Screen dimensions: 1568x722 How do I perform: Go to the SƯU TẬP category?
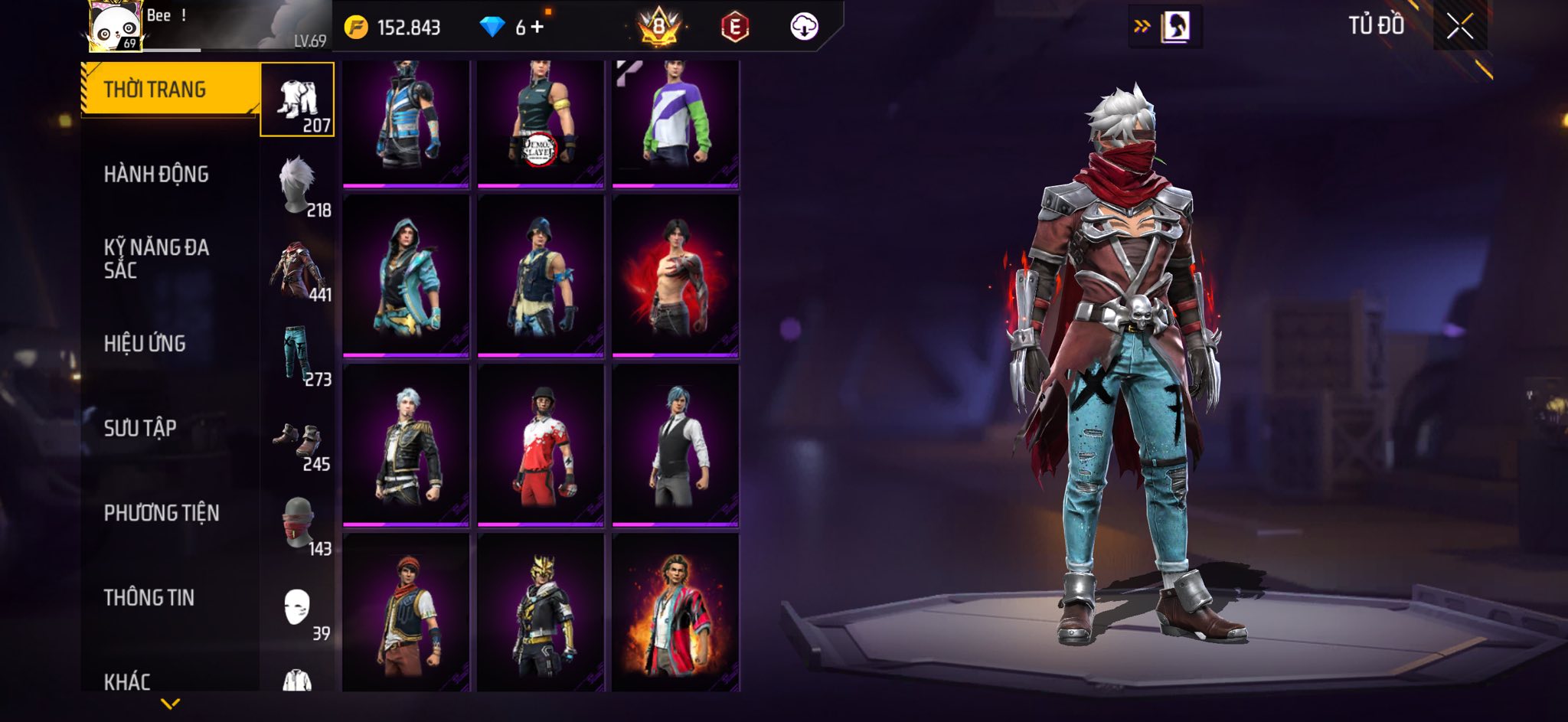coord(140,428)
